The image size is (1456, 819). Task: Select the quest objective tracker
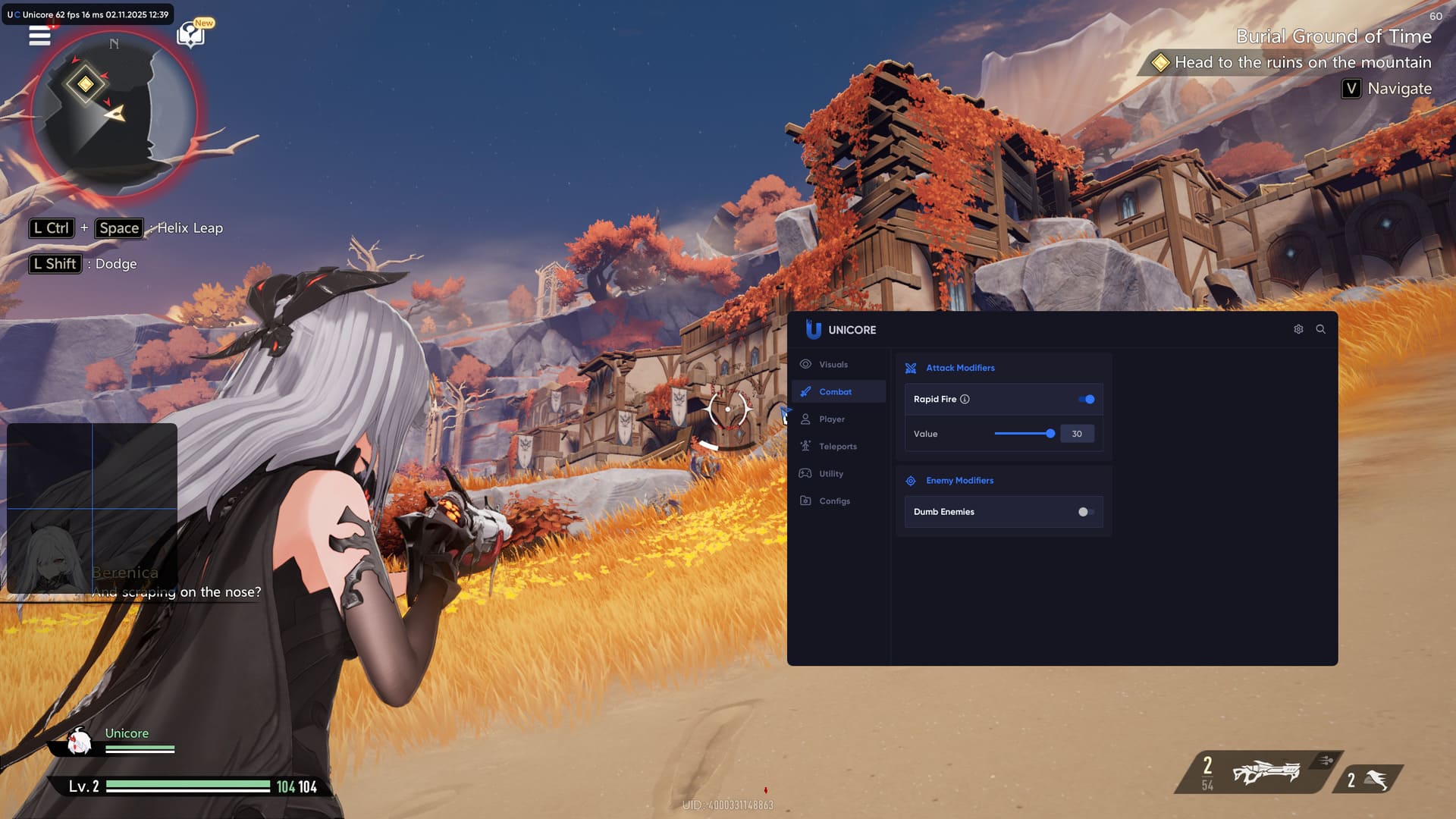click(x=1302, y=62)
